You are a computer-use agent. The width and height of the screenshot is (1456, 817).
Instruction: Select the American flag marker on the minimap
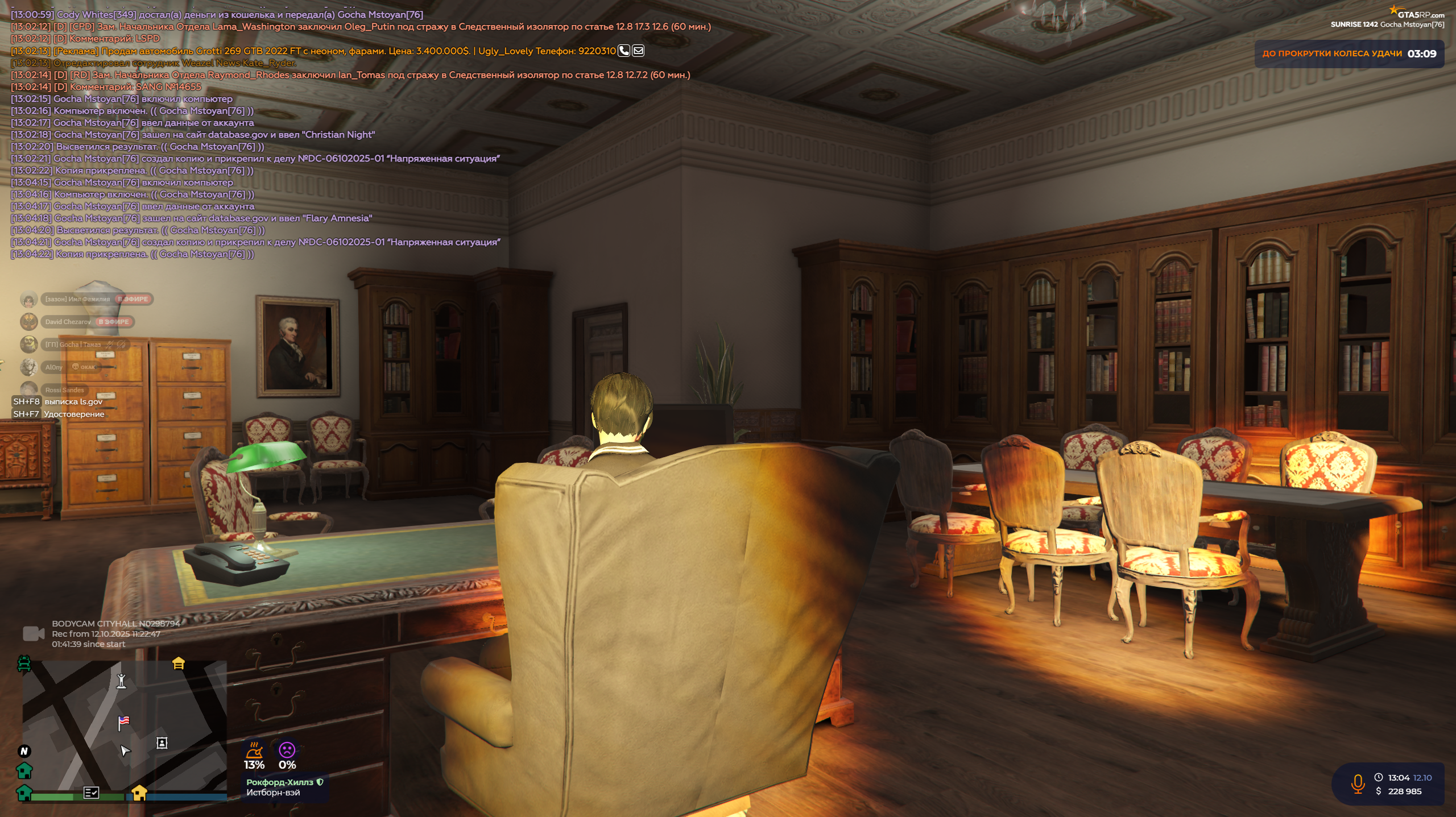pyautogui.click(x=123, y=722)
